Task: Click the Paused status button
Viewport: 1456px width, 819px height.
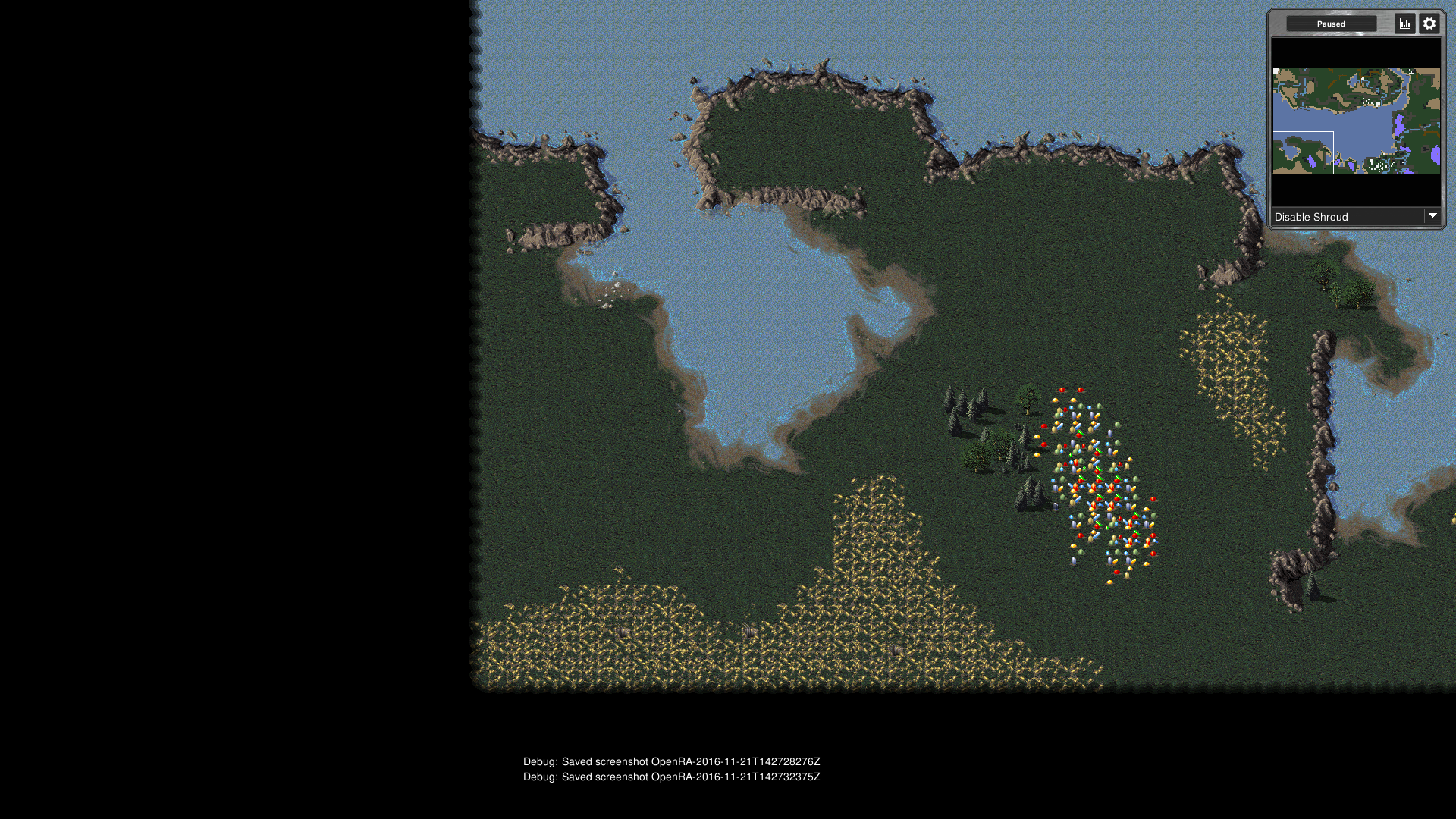Action: [x=1331, y=24]
